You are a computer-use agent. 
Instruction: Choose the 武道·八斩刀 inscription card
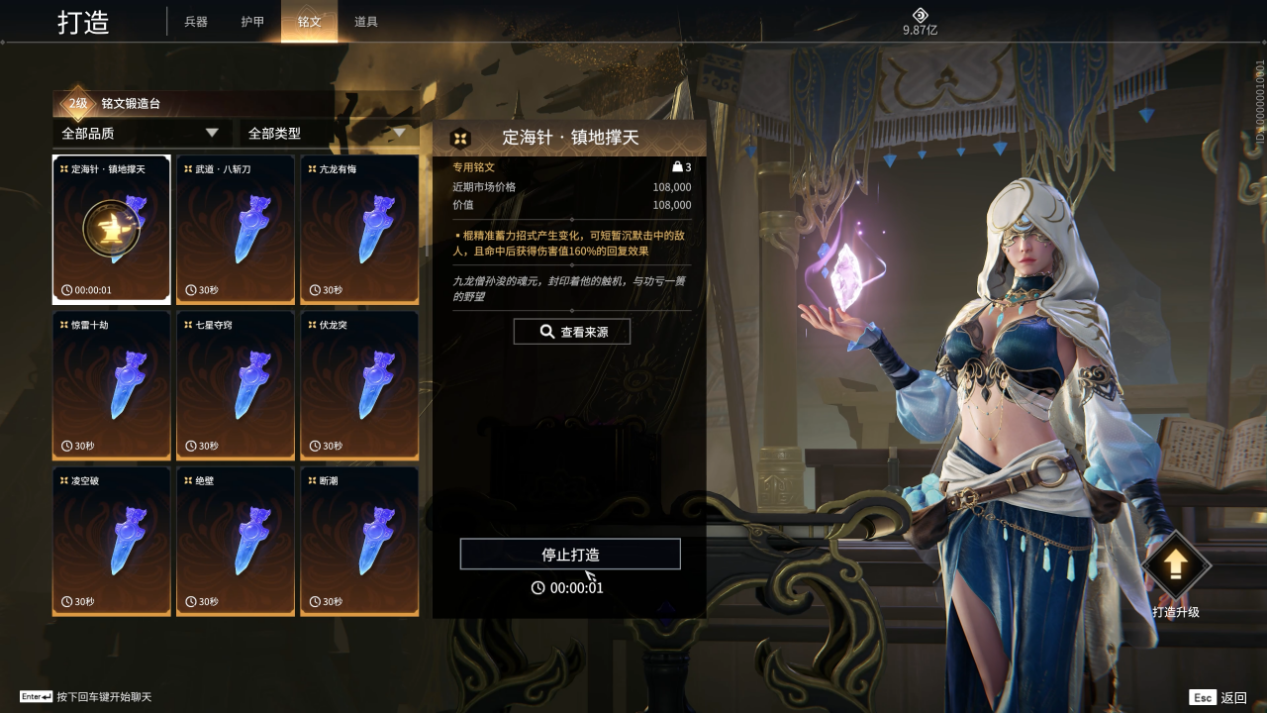click(x=235, y=229)
